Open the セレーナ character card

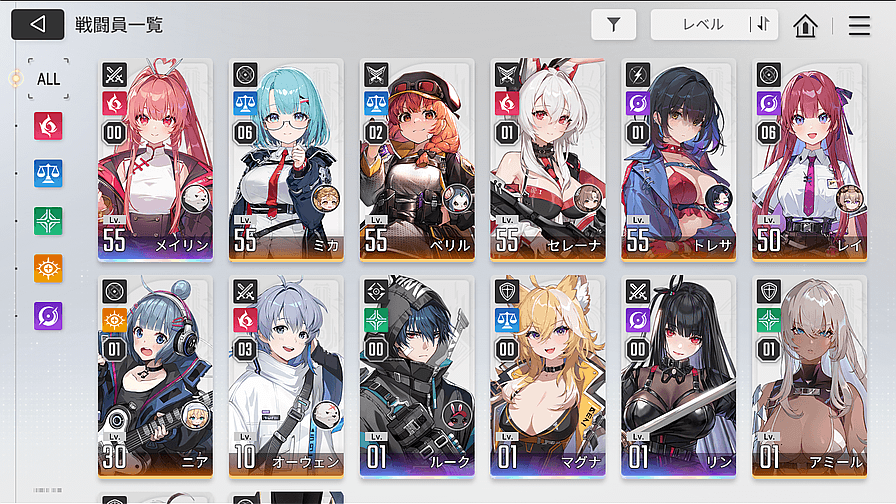point(548,160)
